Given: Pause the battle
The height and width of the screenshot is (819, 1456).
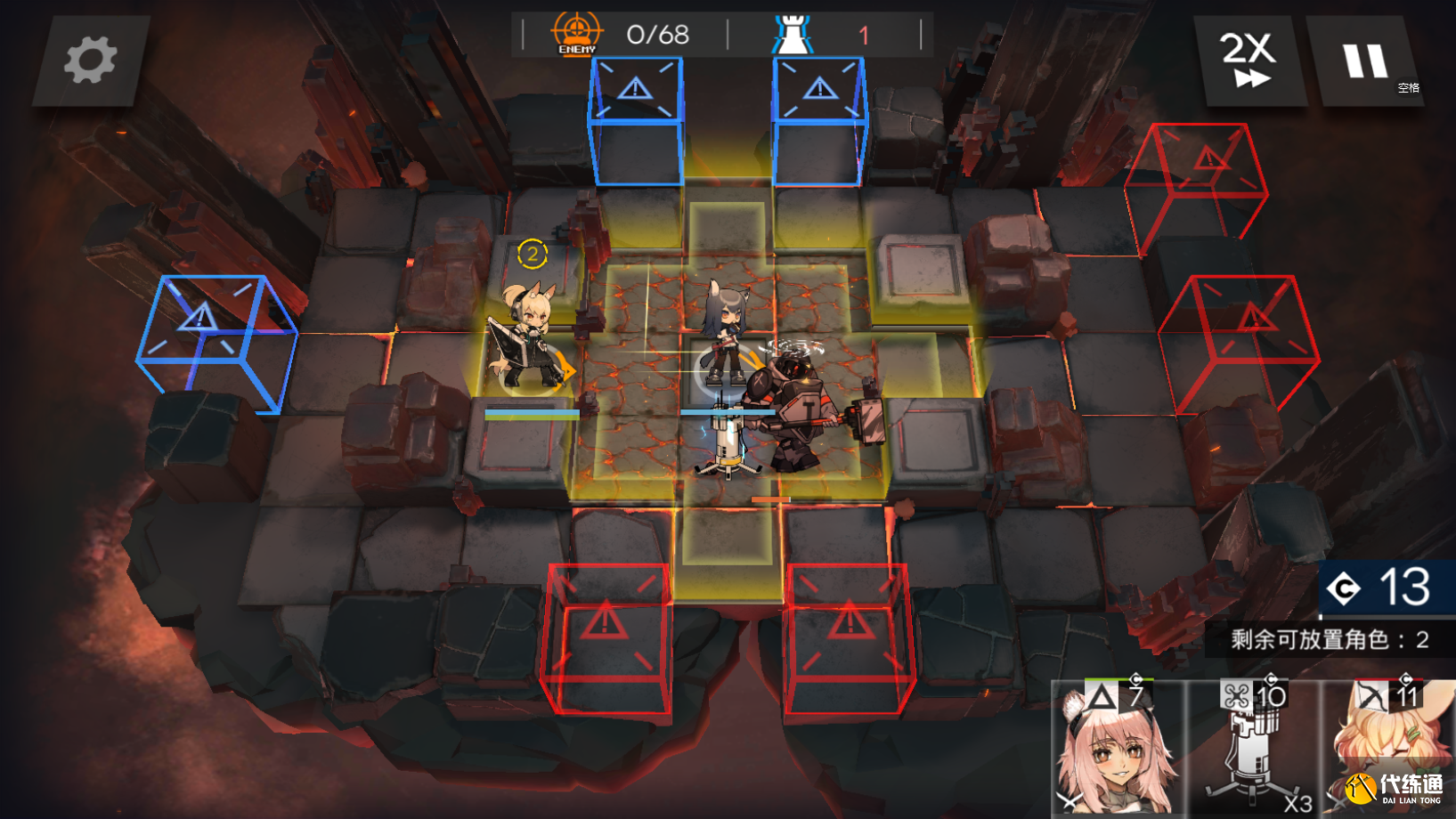Looking at the screenshot, I should click(1364, 61).
